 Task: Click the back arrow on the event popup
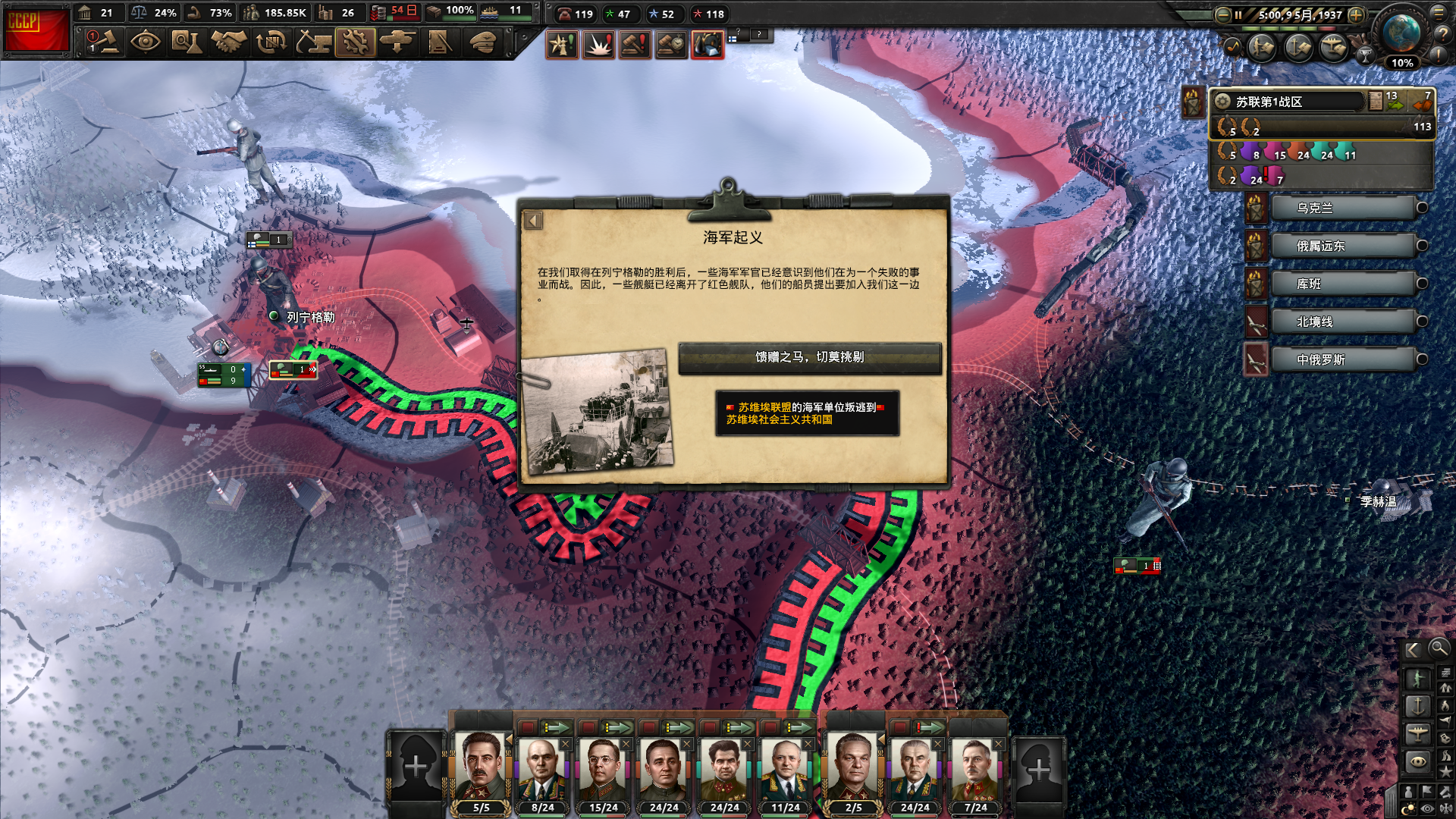[x=533, y=220]
